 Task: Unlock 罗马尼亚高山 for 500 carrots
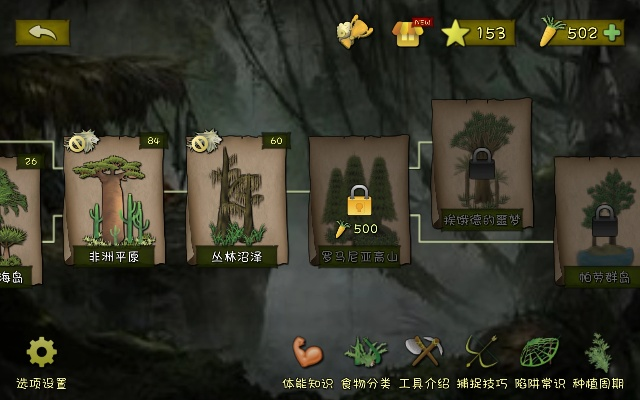[x=358, y=202]
